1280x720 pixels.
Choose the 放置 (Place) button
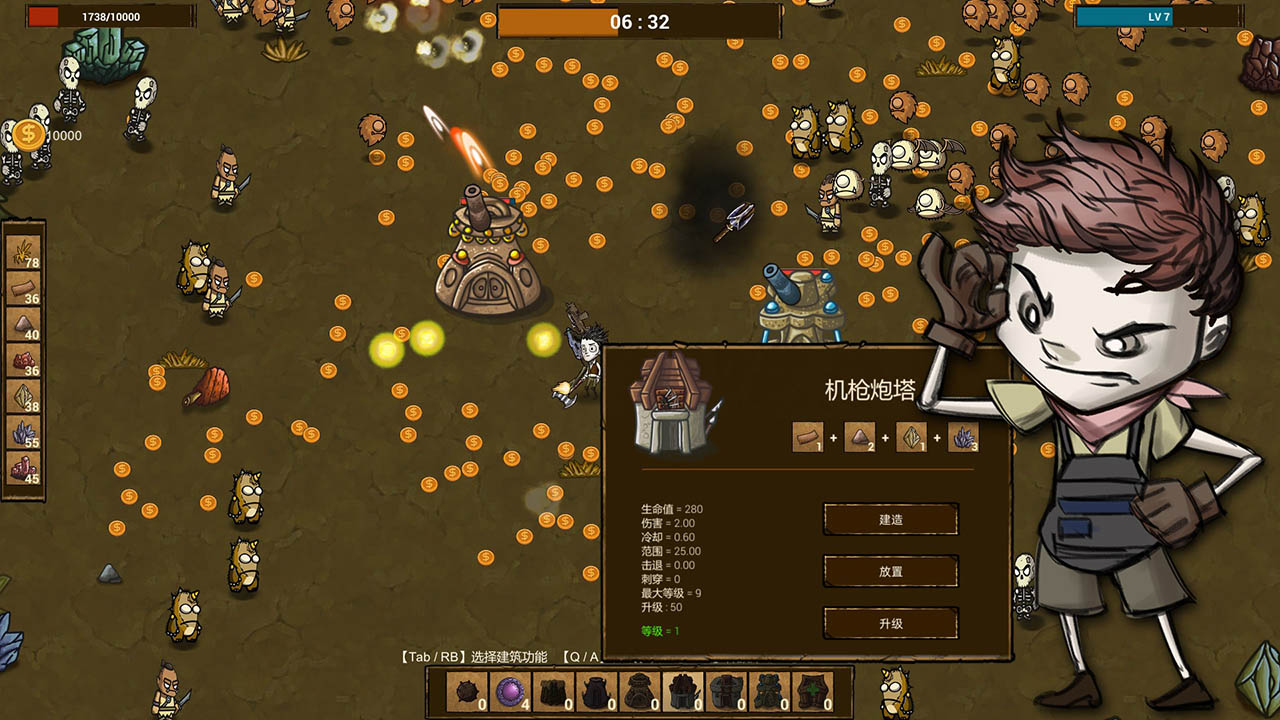point(890,571)
